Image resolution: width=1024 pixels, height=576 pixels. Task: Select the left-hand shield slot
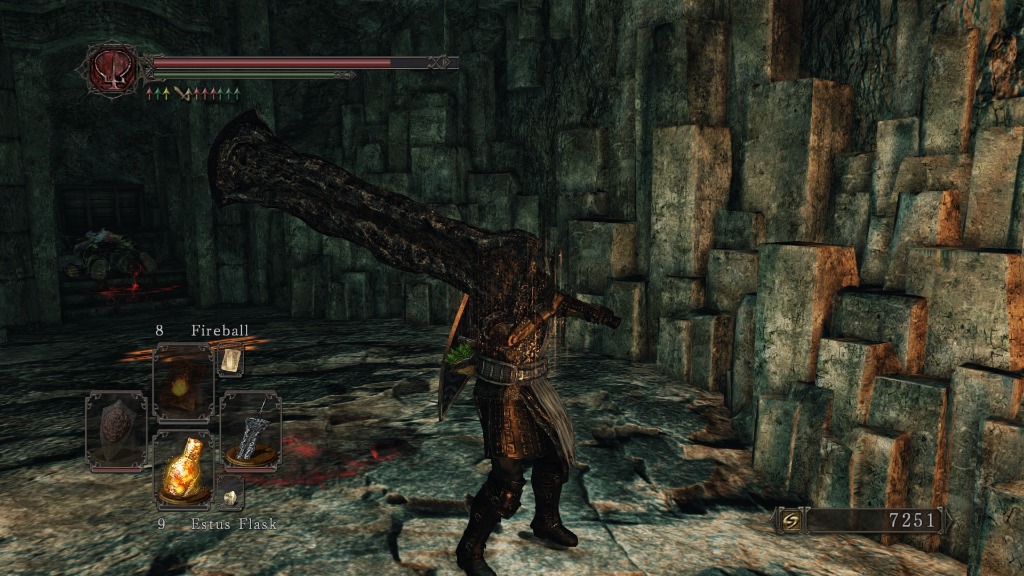(x=115, y=430)
